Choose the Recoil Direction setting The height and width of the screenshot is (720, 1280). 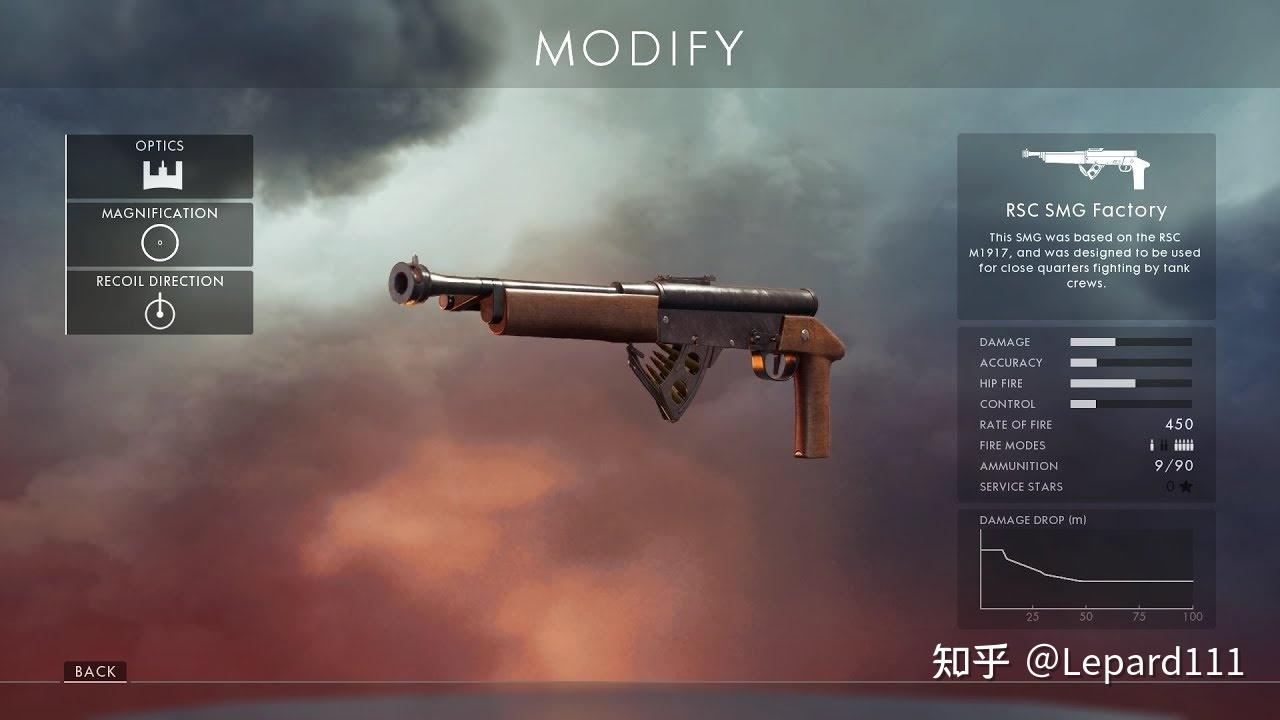[160, 302]
